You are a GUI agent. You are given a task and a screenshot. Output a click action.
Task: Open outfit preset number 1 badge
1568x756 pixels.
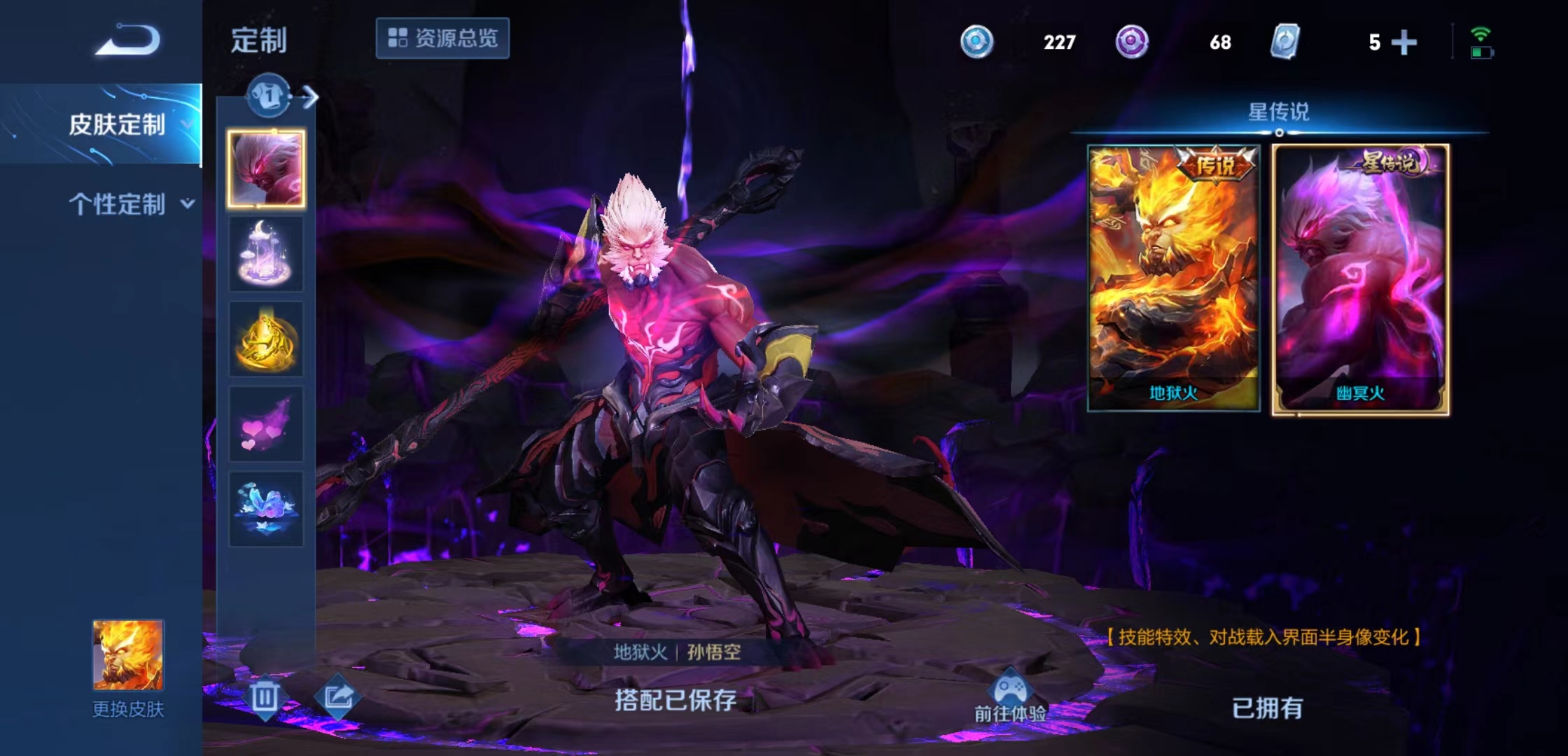(x=268, y=95)
